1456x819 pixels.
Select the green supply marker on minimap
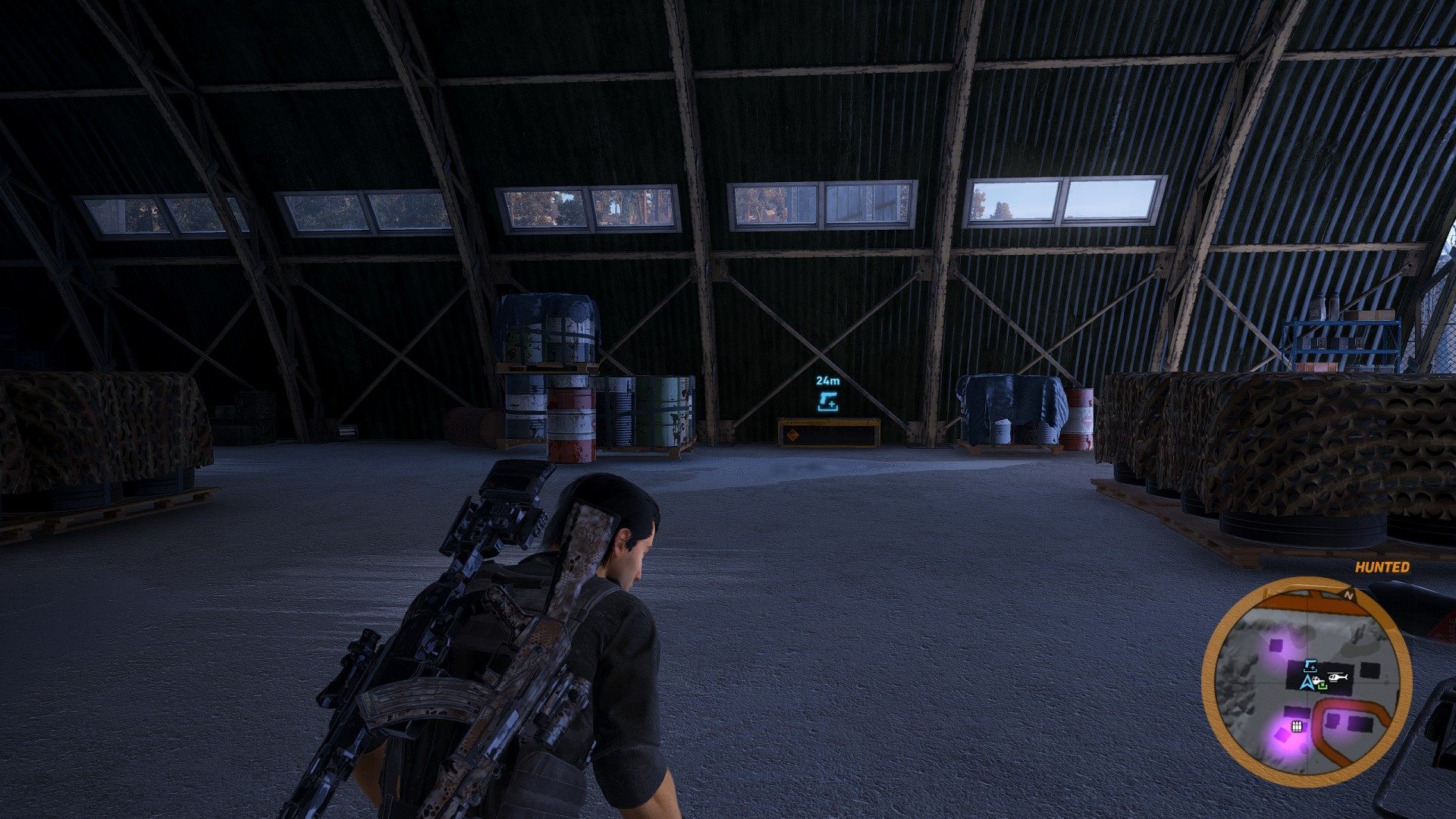click(1323, 686)
